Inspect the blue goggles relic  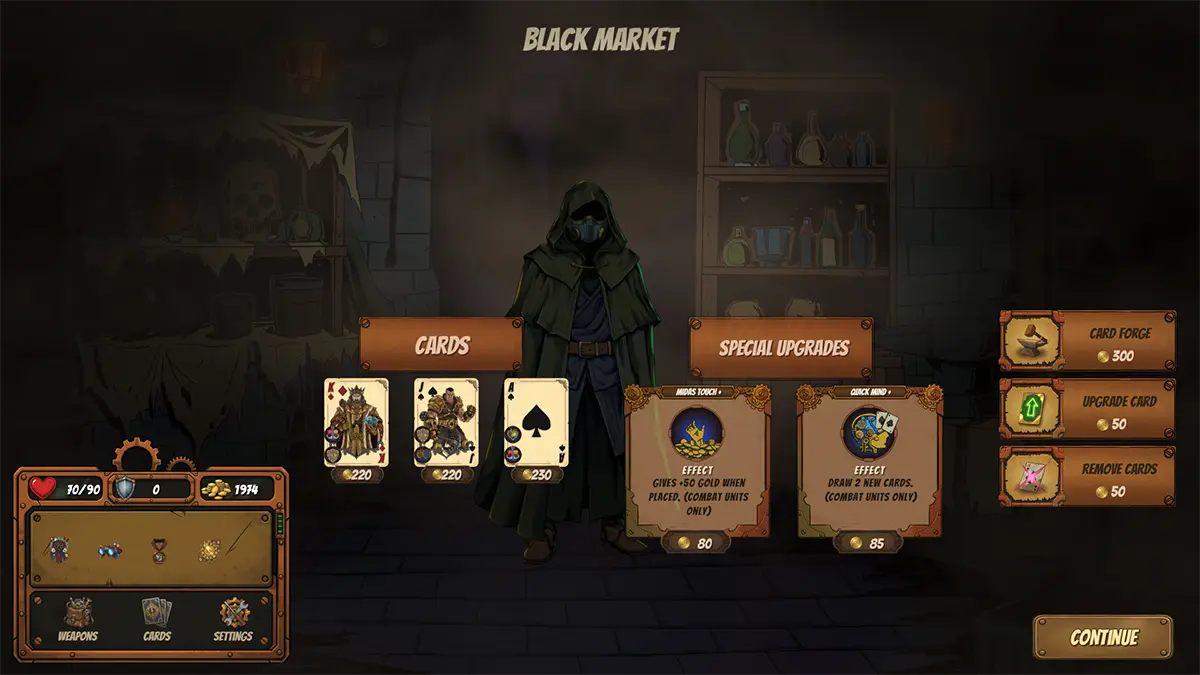[109, 550]
